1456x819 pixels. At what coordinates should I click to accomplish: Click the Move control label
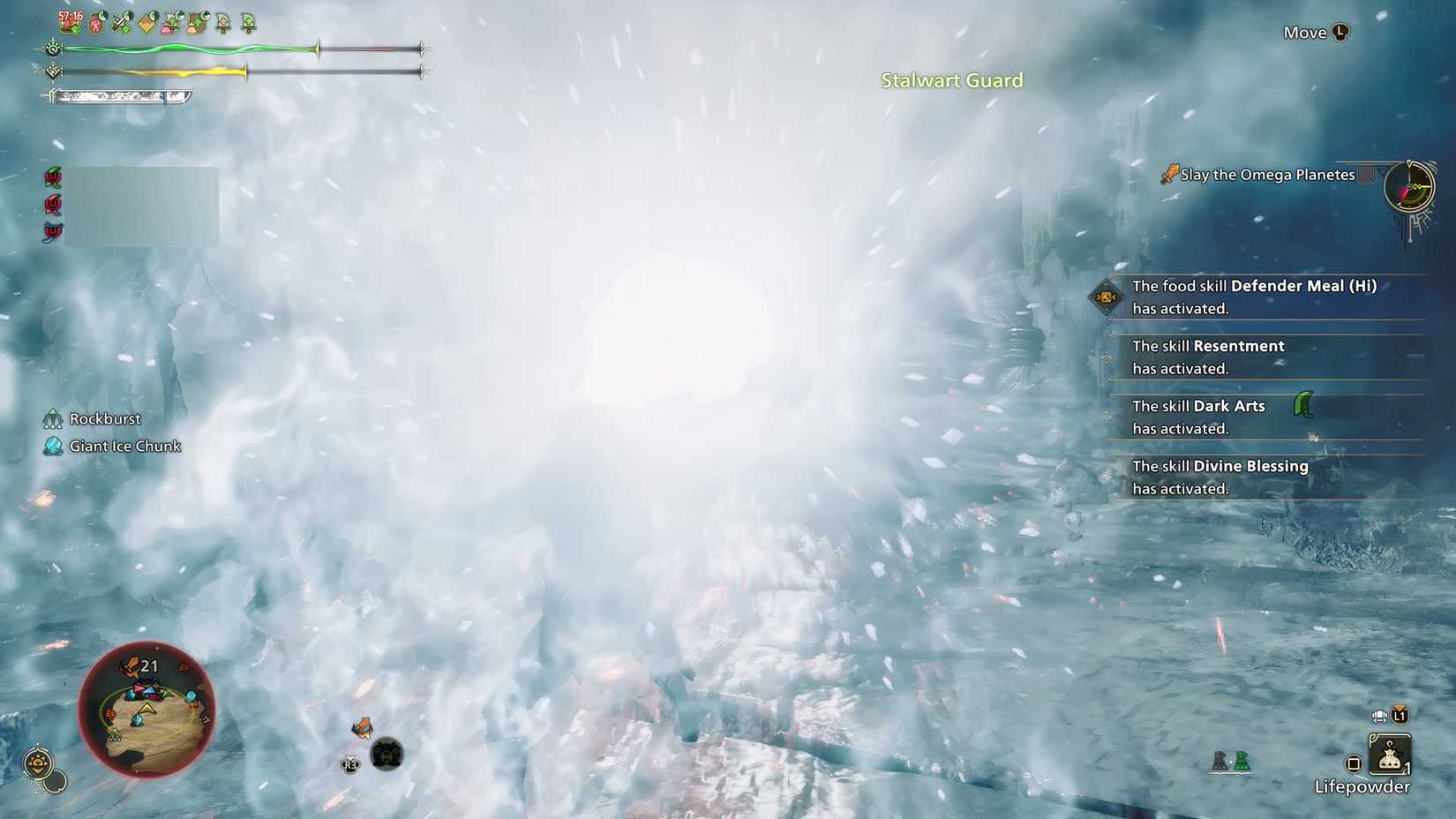[1304, 32]
